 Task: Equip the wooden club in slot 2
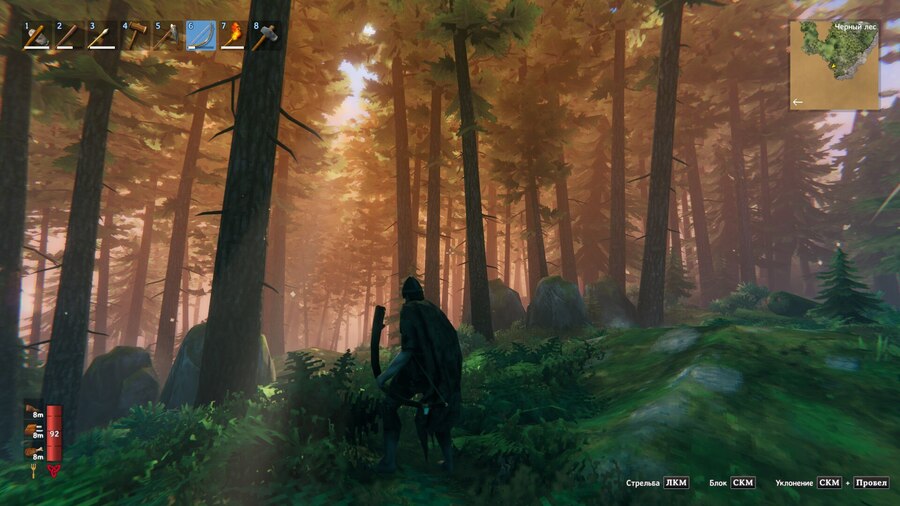coord(70,35)
